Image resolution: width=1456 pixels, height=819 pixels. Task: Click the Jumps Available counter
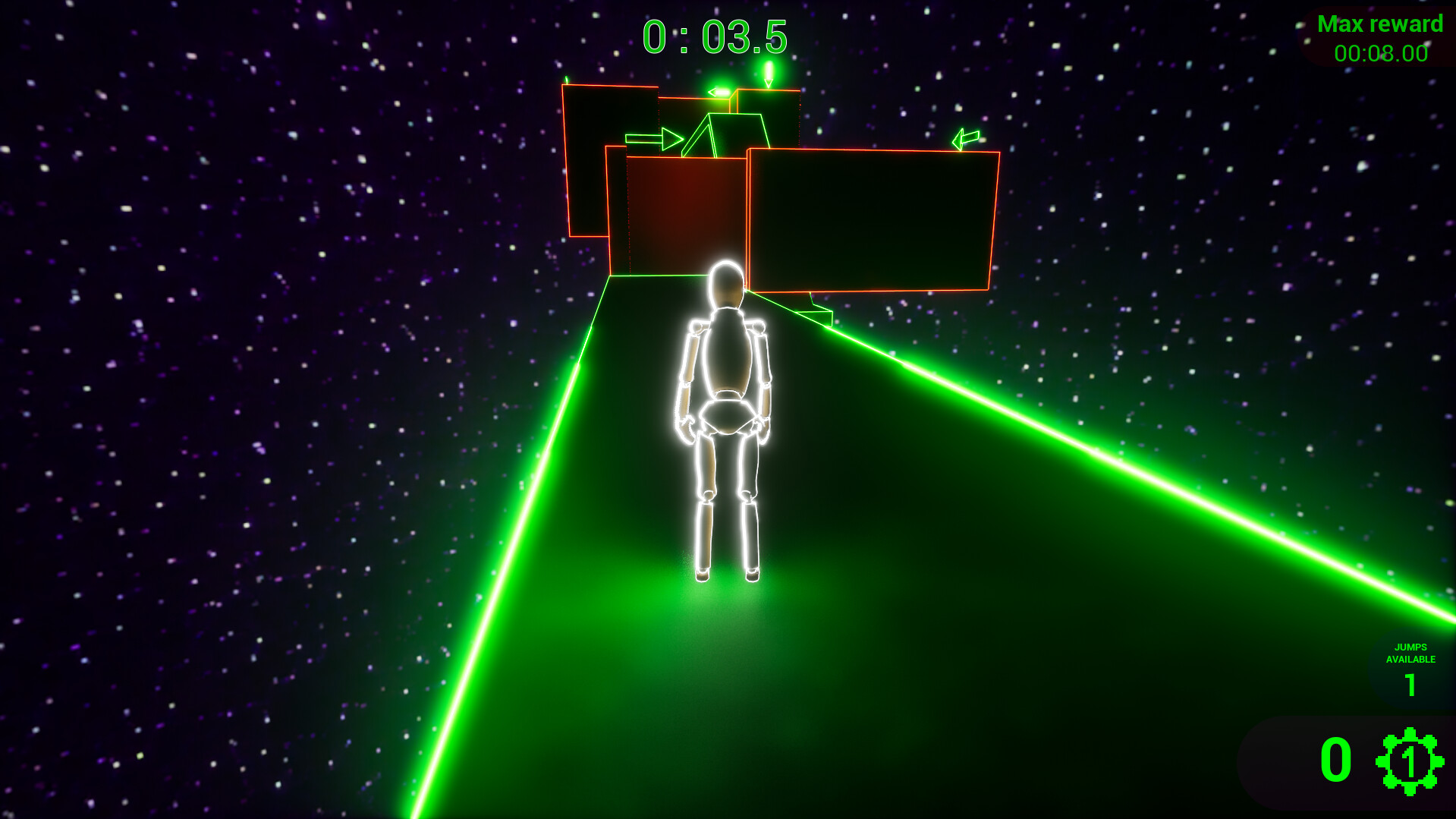click(1410, 668)
